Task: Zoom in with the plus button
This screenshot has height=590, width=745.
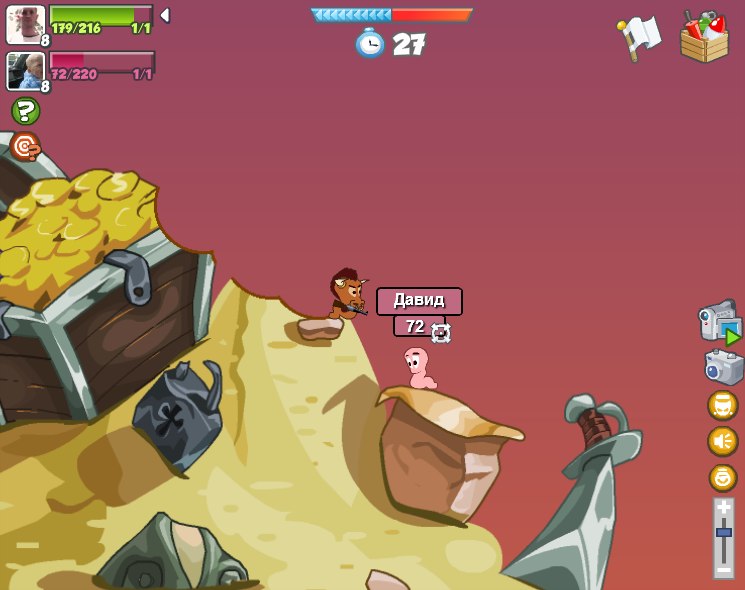Action: coord(723,508)
